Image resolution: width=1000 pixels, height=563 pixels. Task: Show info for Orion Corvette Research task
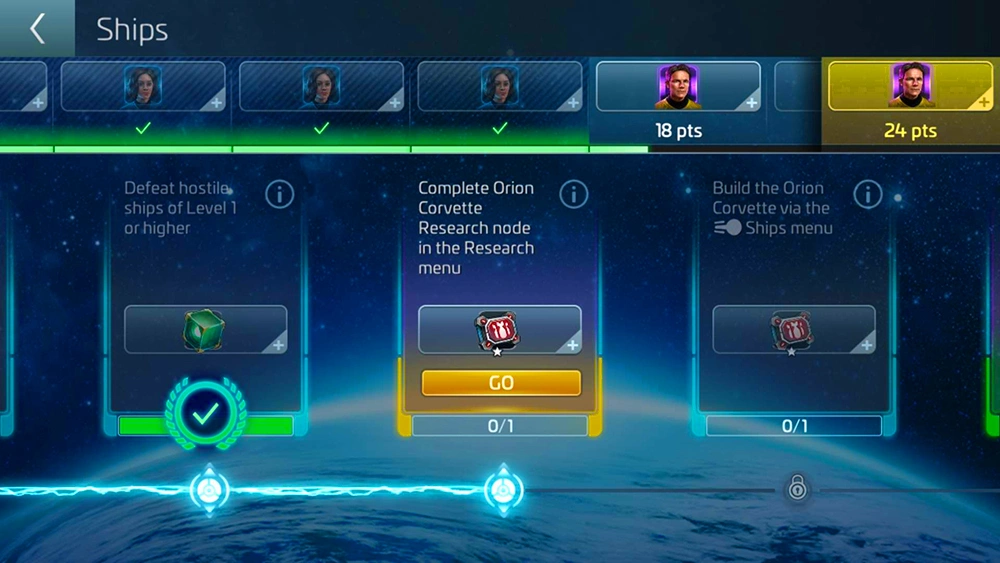tap(573, 194)
